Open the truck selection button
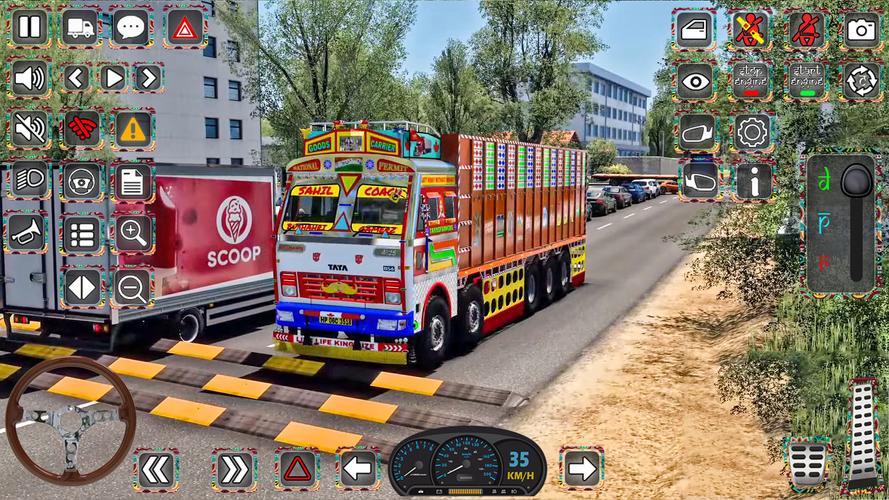 [x=80, y=28]
